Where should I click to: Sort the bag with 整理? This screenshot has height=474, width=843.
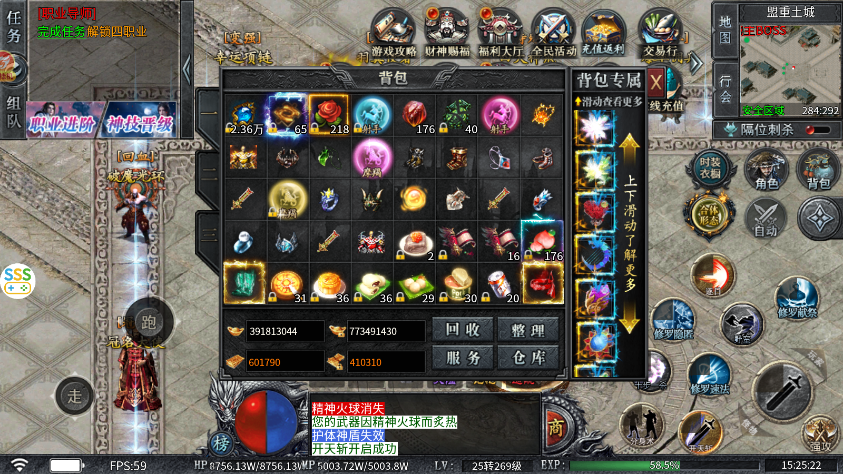528,330
